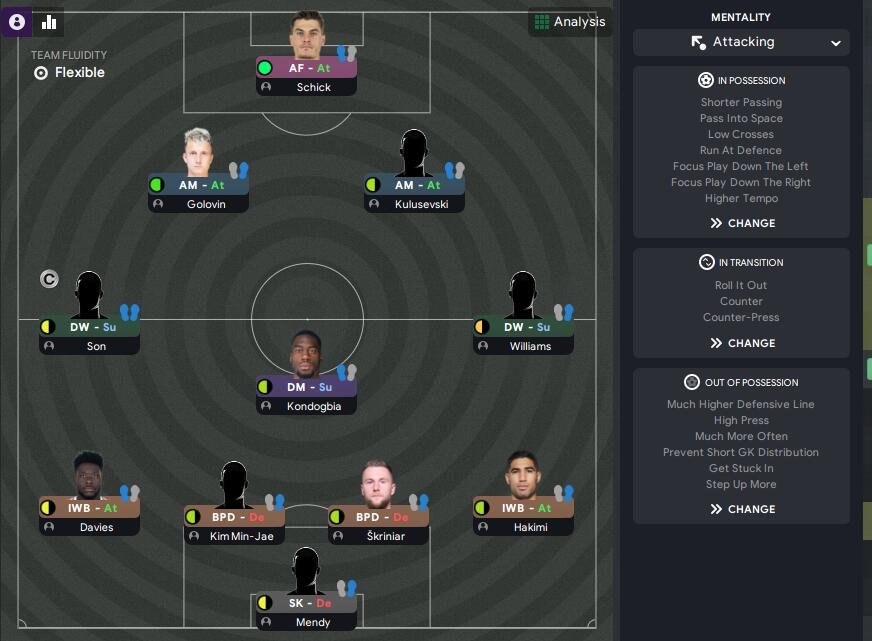Change the Out Of Possession instructions
This screenshot has height=641, width=872.
coord(742,509)
